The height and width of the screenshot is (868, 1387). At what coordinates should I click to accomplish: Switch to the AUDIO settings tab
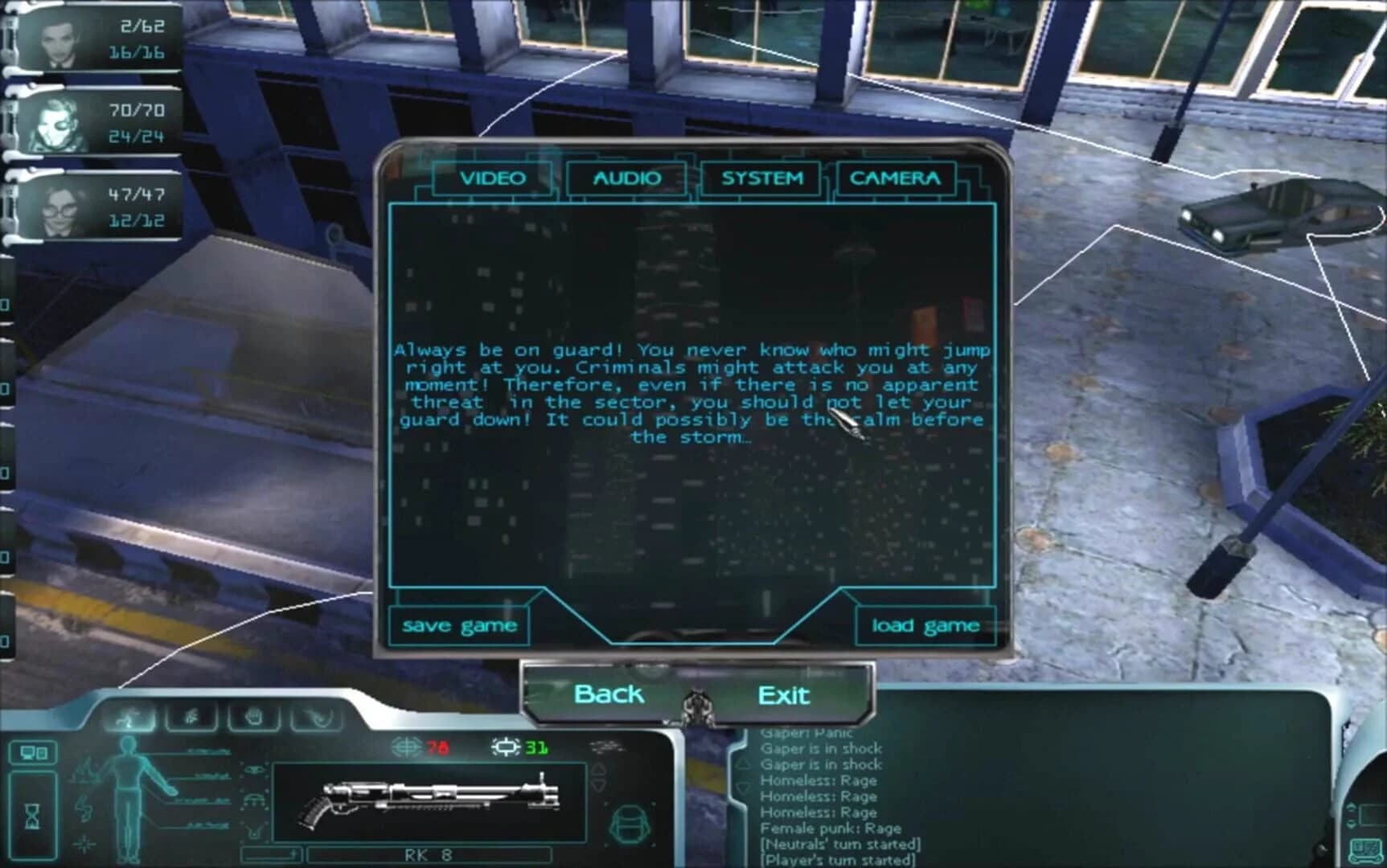[626, 178]
